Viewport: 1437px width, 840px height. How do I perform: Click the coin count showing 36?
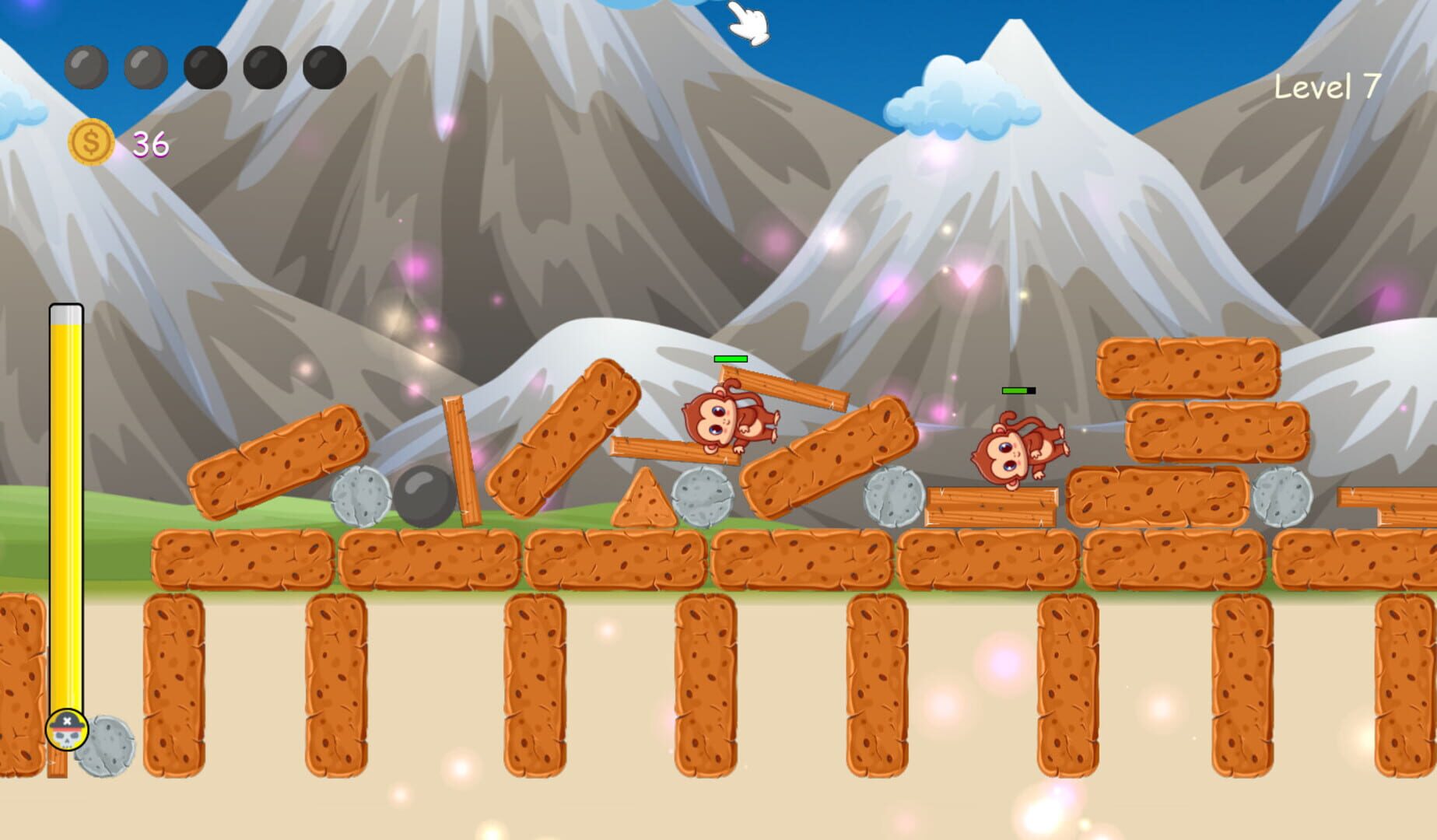point(150,142)
